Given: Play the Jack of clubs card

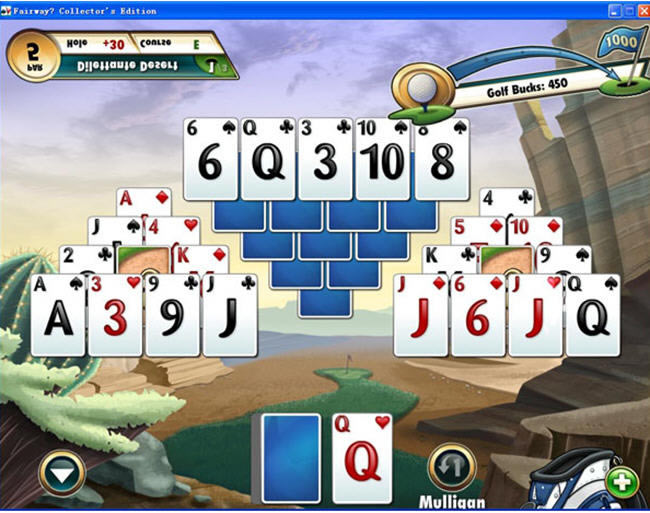Looking at the screenshot, I should (231, 316).
